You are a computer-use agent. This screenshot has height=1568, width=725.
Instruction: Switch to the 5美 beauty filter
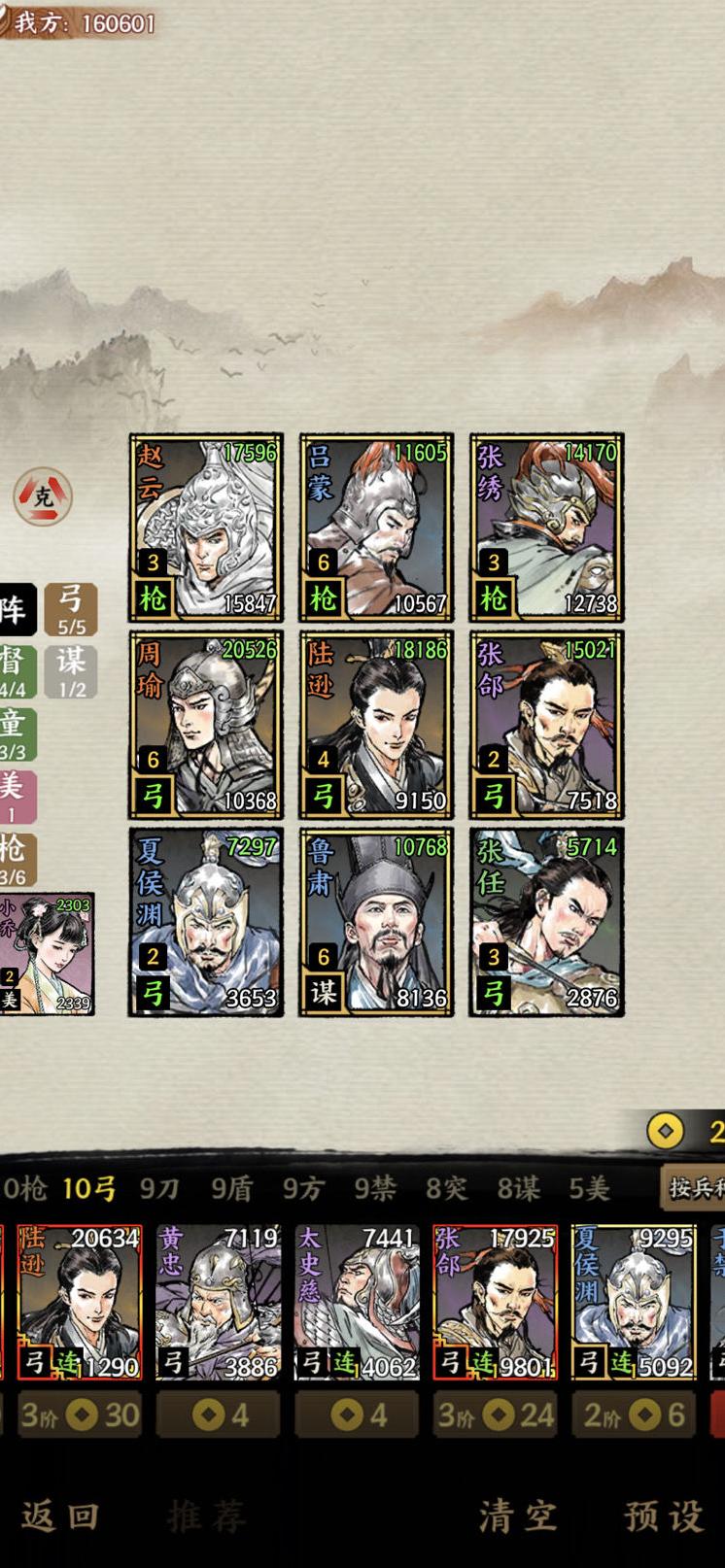[x=589, y=1188]
